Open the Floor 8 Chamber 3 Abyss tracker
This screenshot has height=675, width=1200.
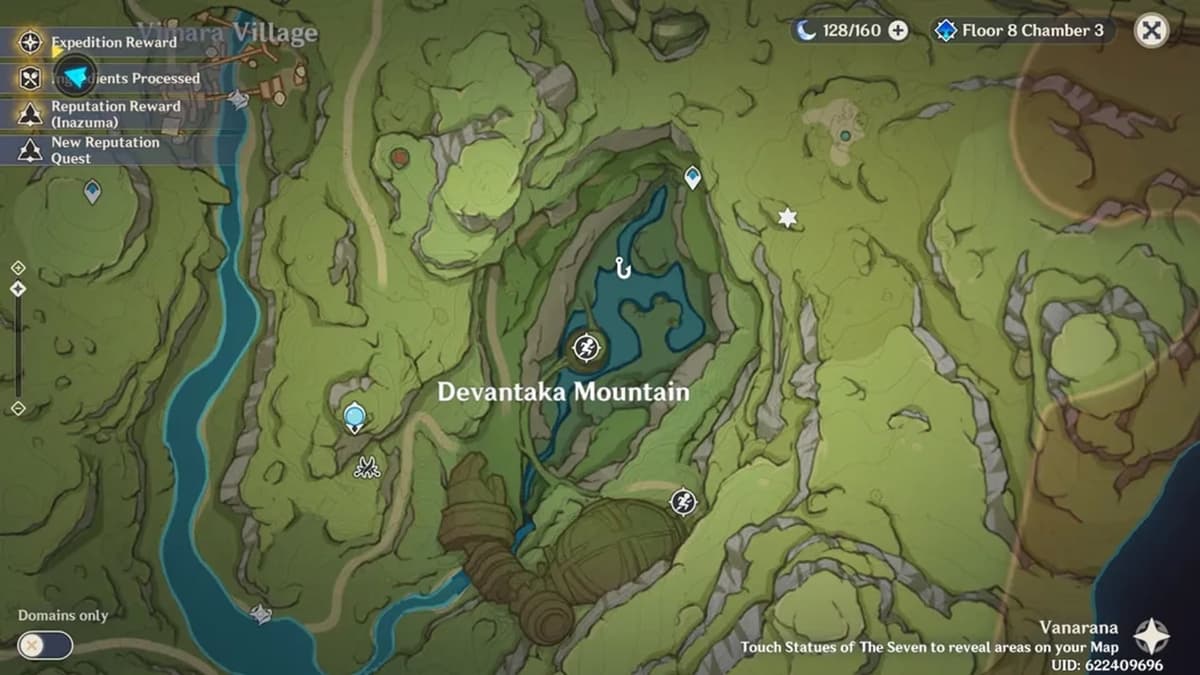(1022, 31)
